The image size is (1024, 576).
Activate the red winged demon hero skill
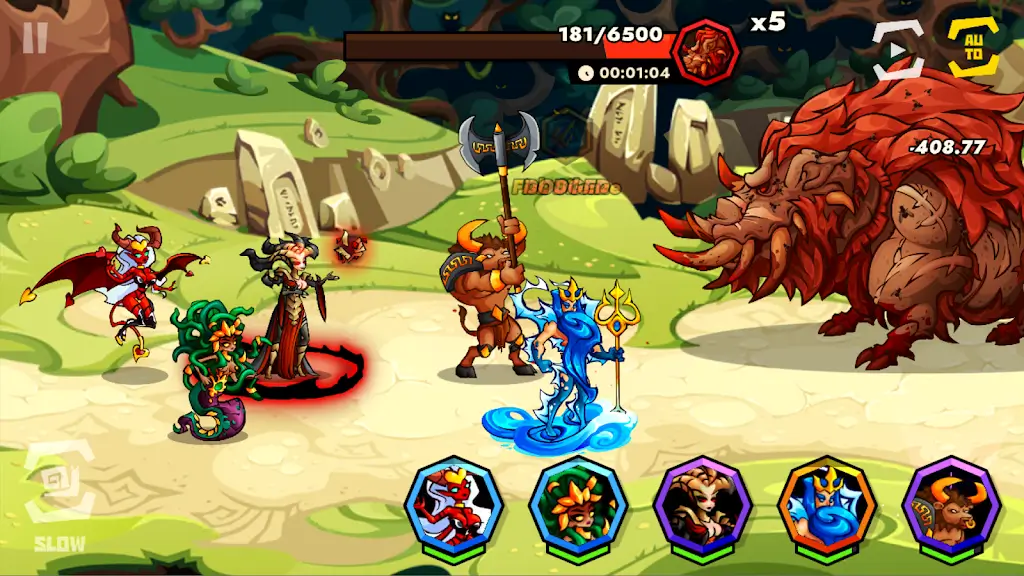click(x=452, y=505)
